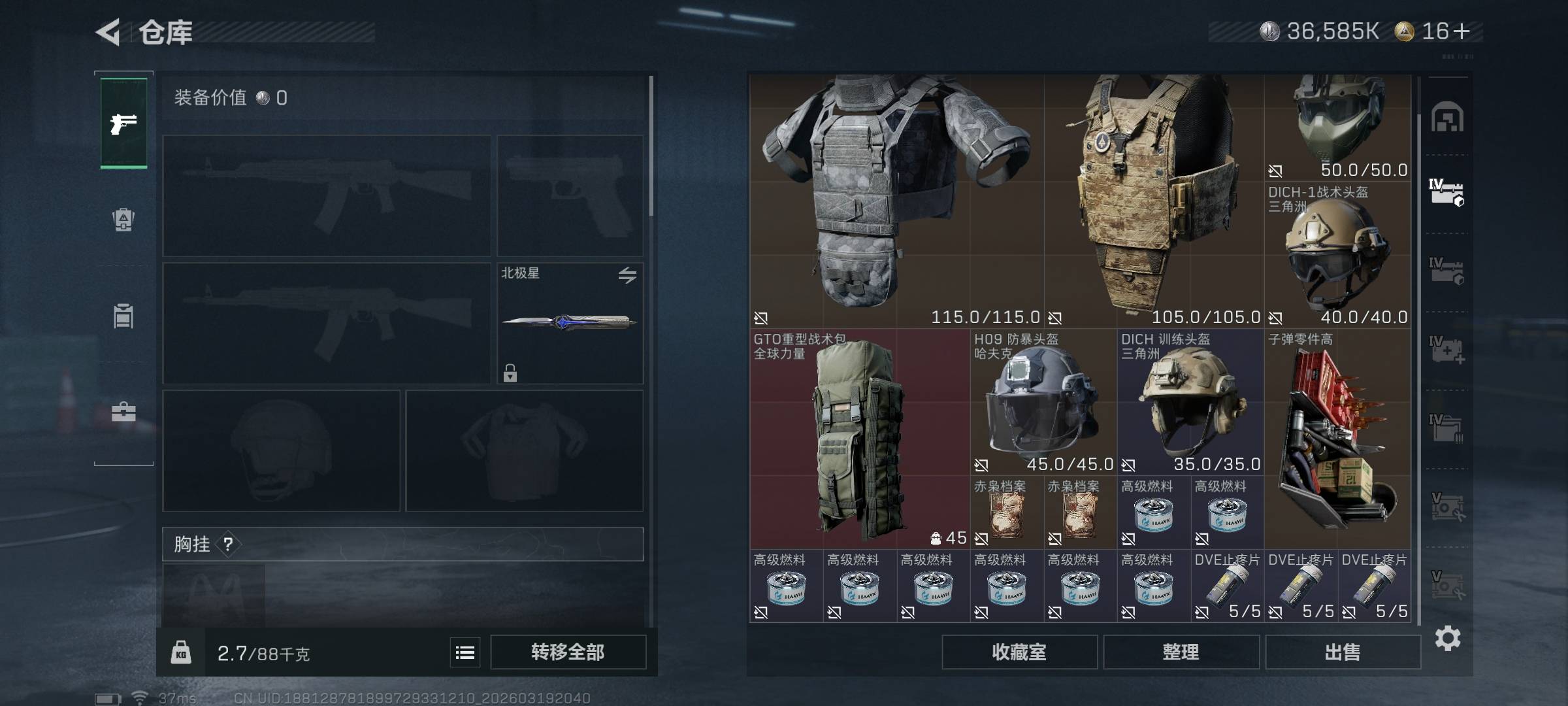
Task: Go back from the warehouse screen
Action: pyautogui.click(x=108, y=32)
